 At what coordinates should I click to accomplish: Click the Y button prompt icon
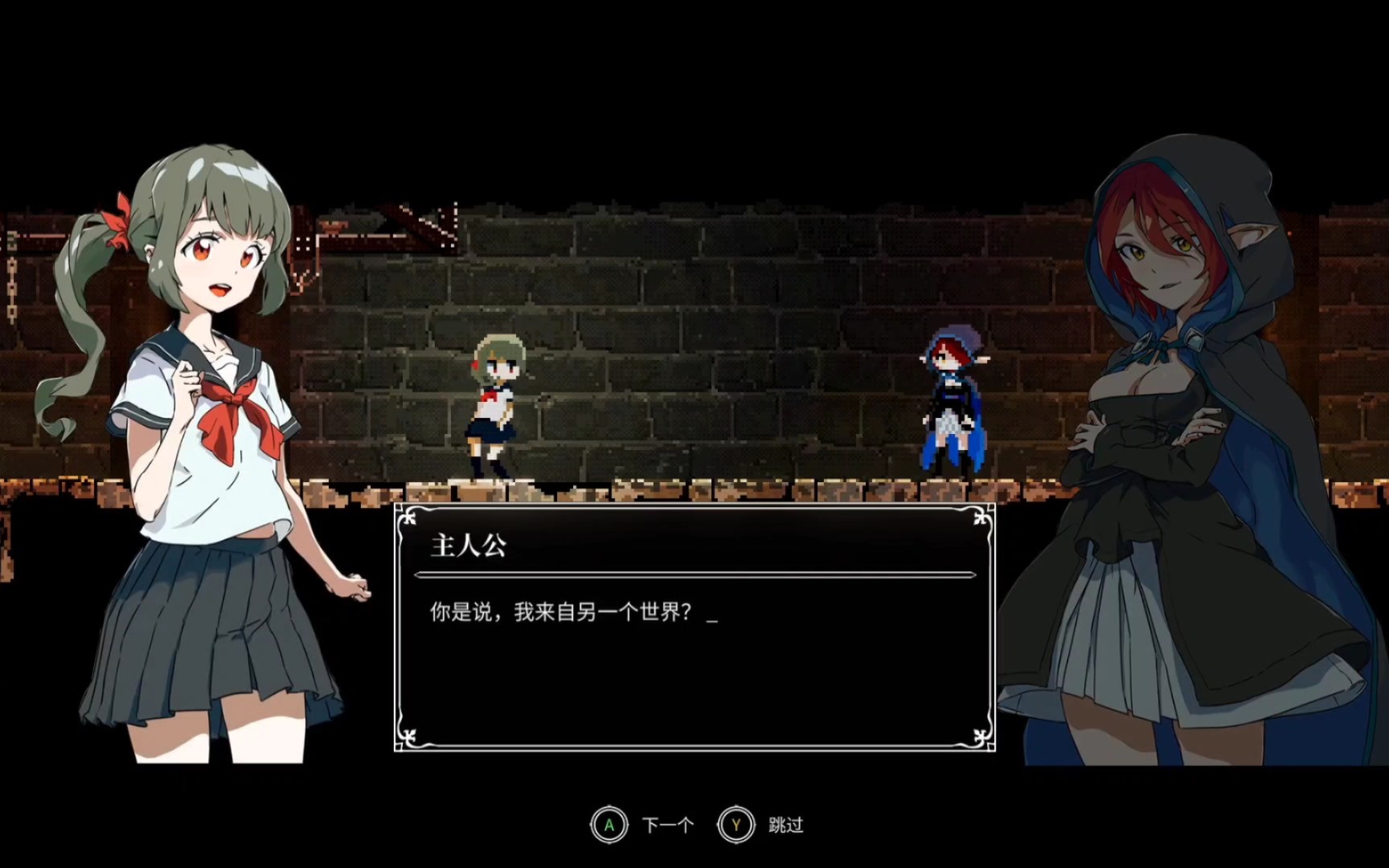(x=735, y=824)
